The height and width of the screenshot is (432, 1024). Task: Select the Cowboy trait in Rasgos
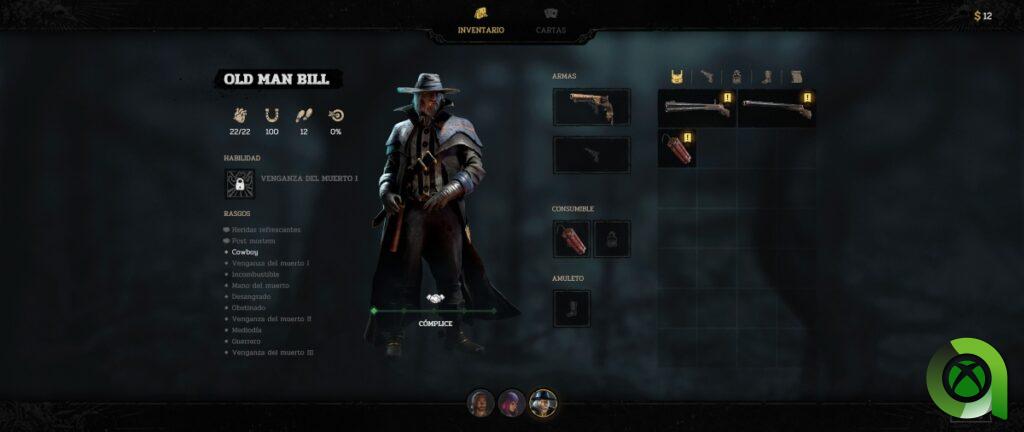(245, 252)
